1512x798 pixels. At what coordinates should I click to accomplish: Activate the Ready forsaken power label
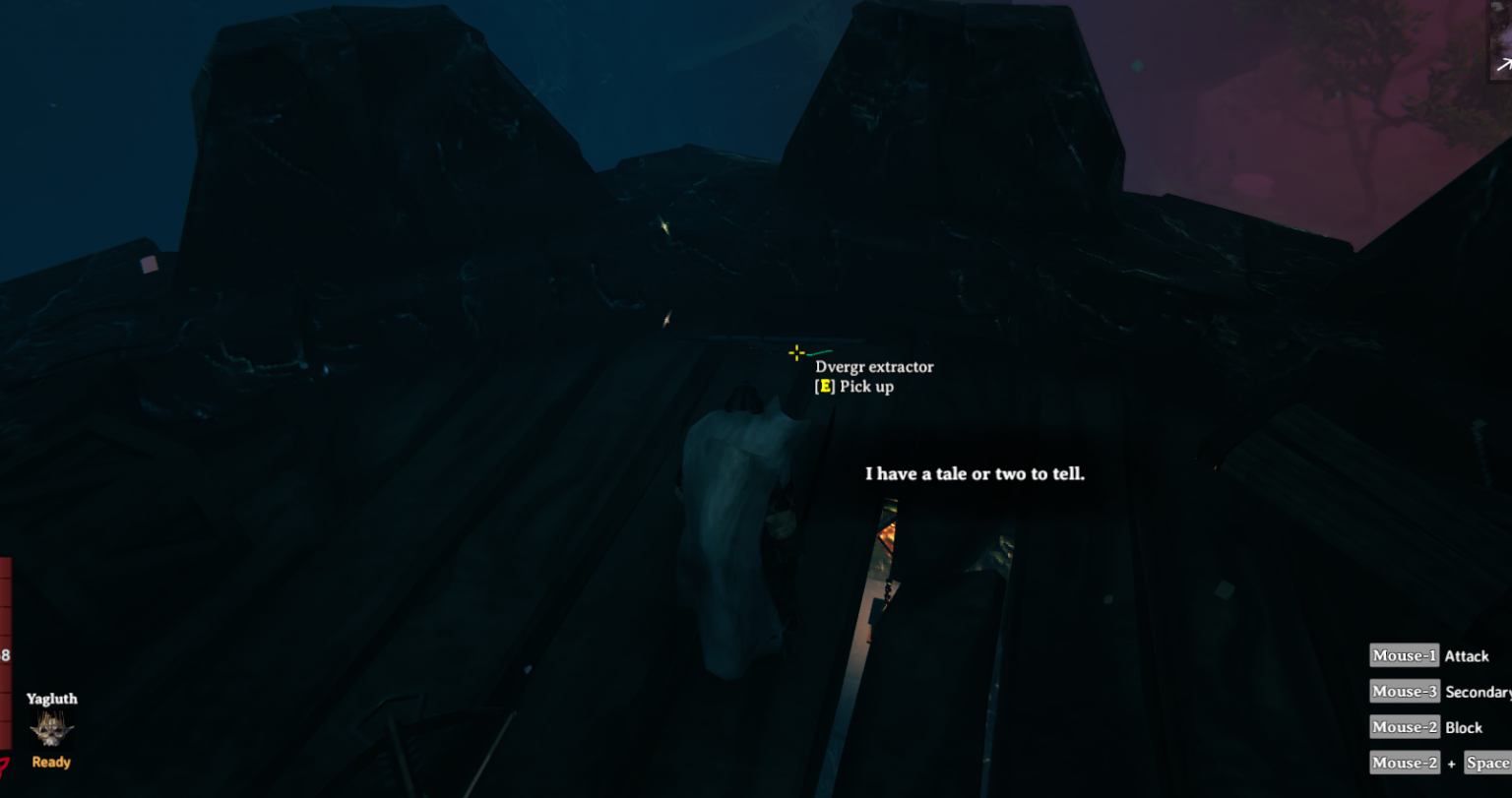tap(50, 762)
